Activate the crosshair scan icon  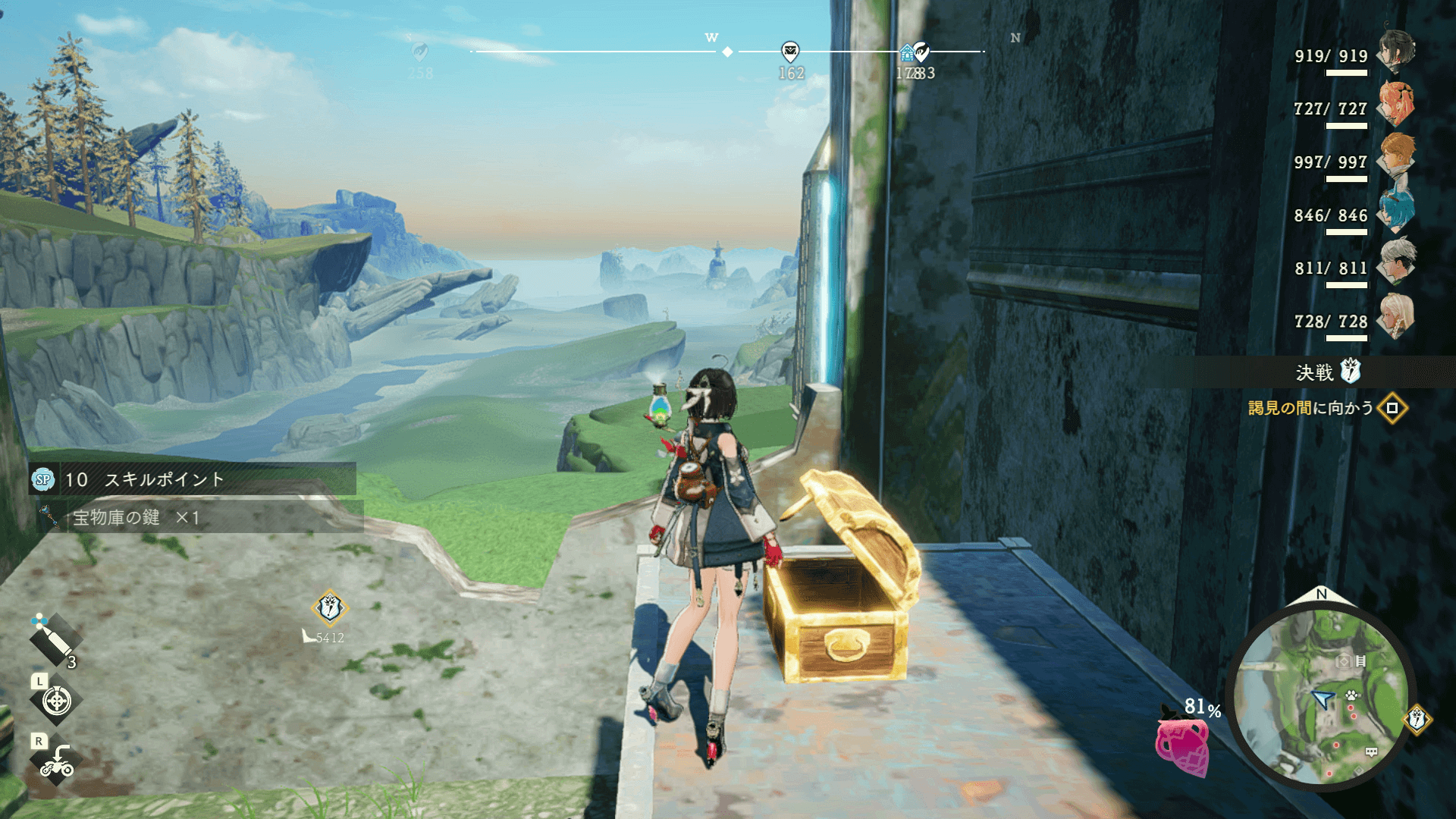pos(56,701)
